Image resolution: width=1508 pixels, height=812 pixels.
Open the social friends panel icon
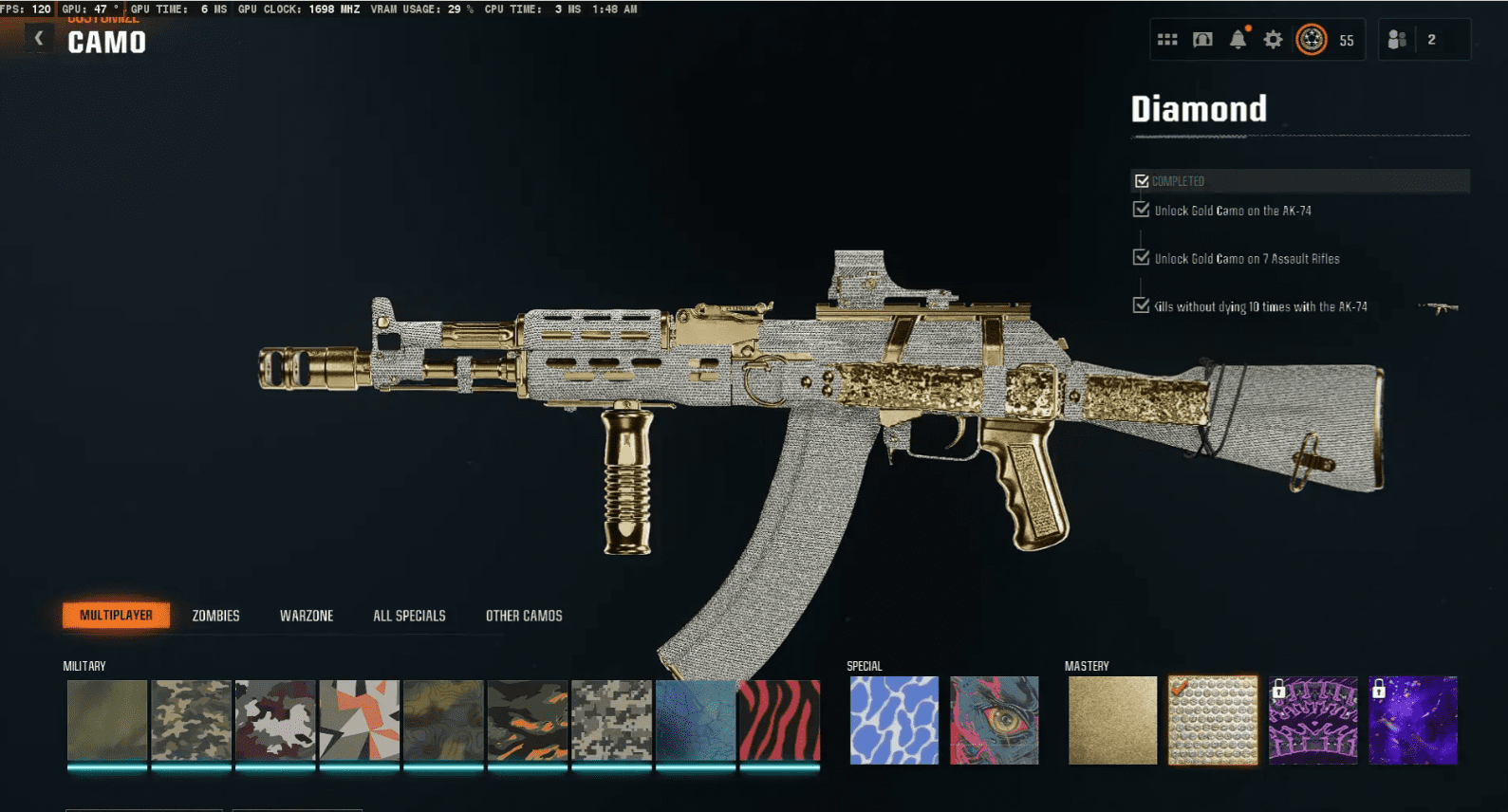(x=1396, y=40)
